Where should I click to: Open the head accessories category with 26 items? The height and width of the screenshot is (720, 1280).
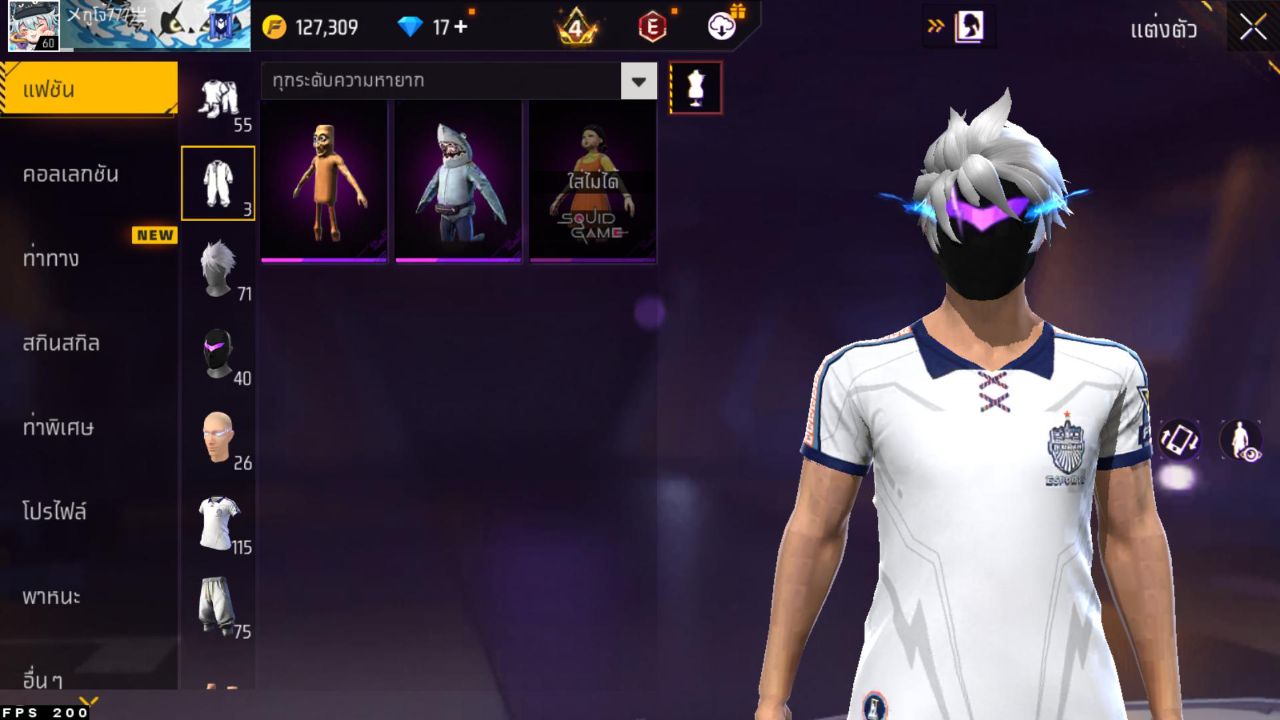219,438
